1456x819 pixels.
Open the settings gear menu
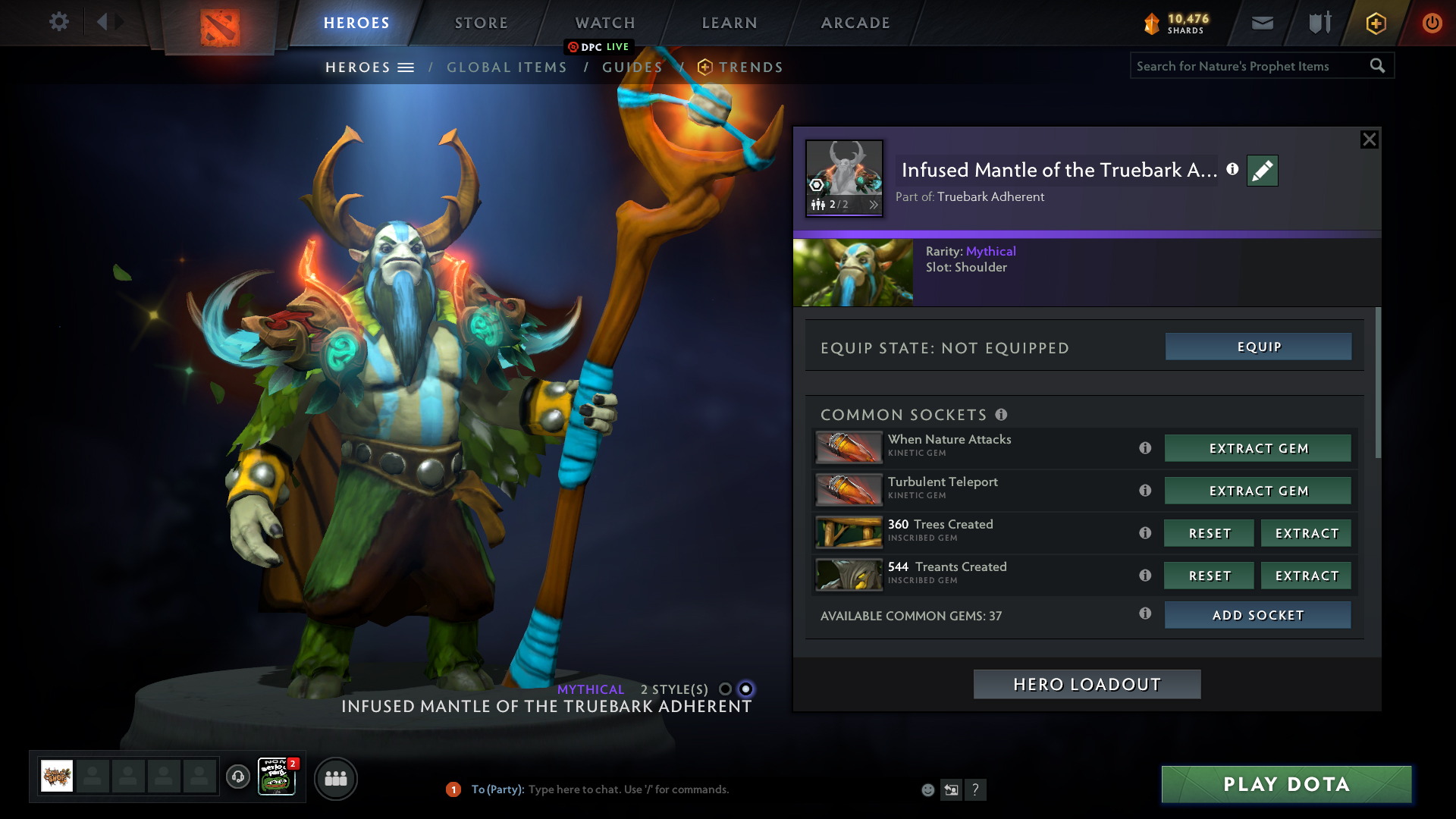click(58, 22)
